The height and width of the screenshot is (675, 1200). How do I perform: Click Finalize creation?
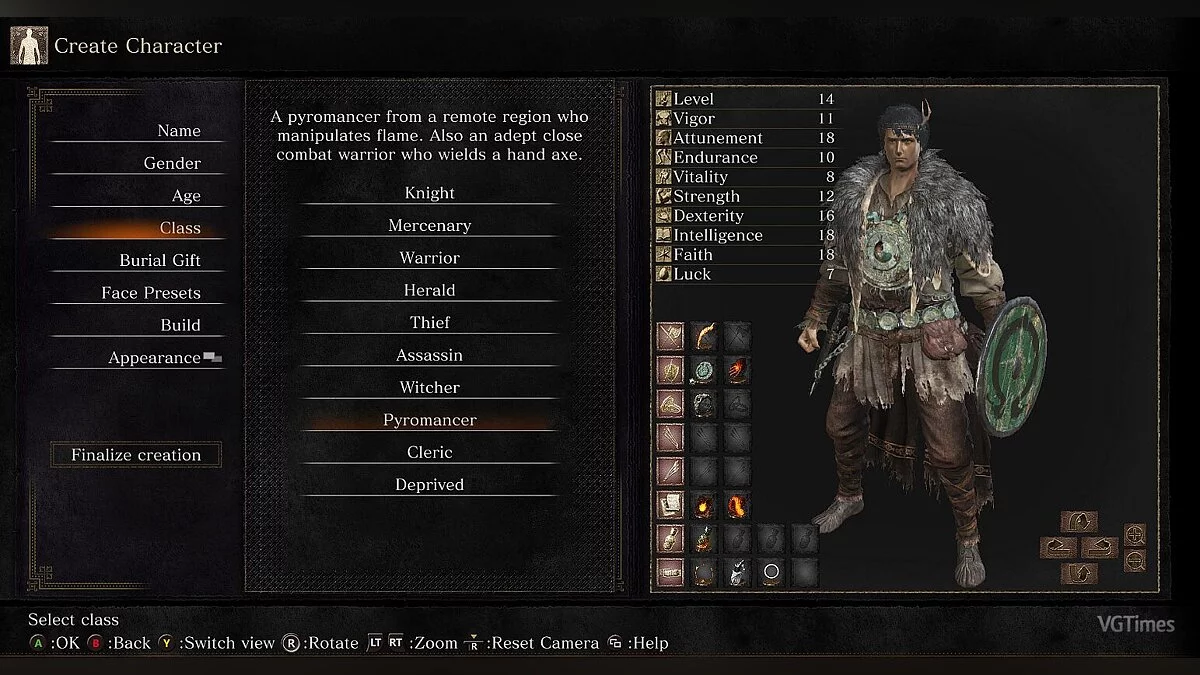[136, 455]
